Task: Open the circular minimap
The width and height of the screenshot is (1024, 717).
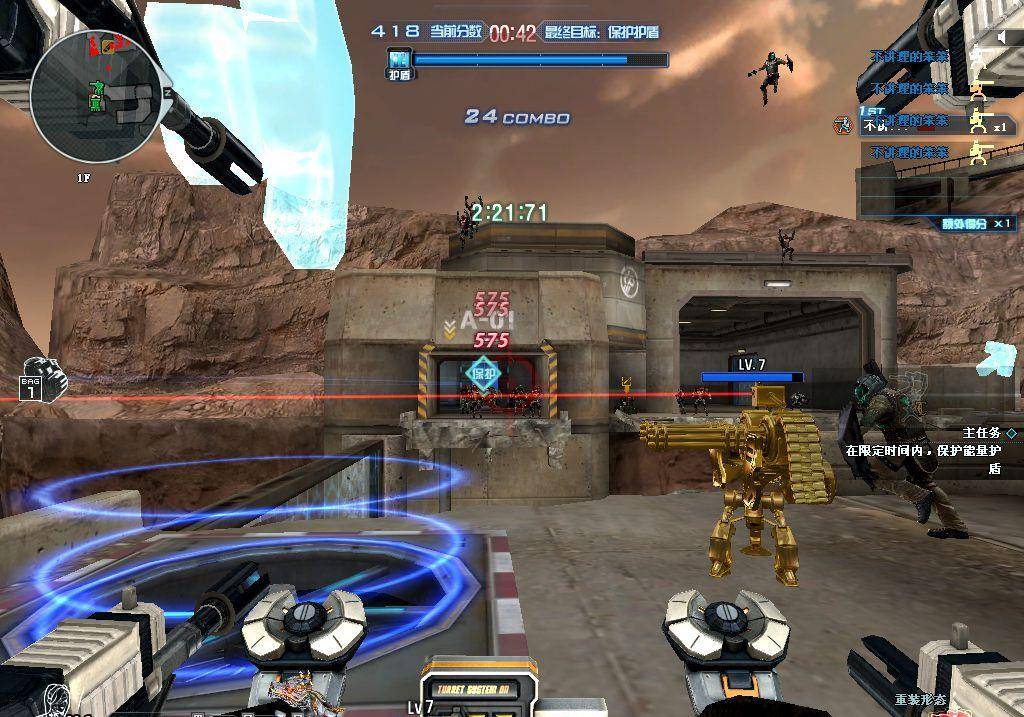Action: pyautogui.click(x=95, y=95)
